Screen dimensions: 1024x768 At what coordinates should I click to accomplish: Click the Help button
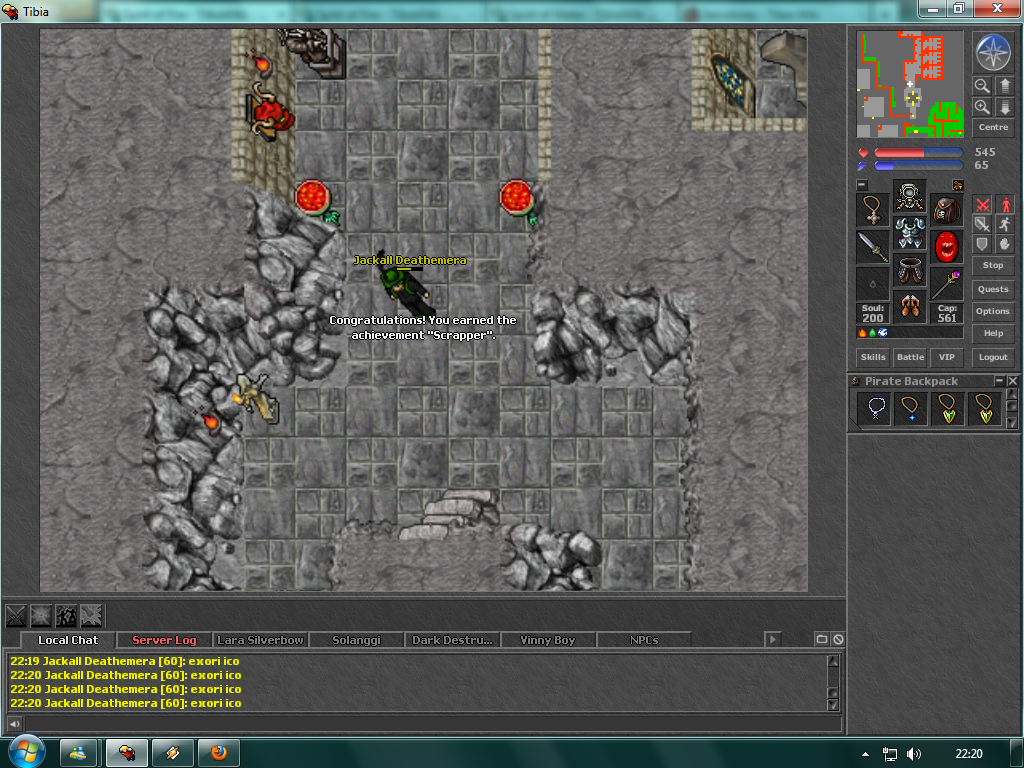click(x=992, y=333)
